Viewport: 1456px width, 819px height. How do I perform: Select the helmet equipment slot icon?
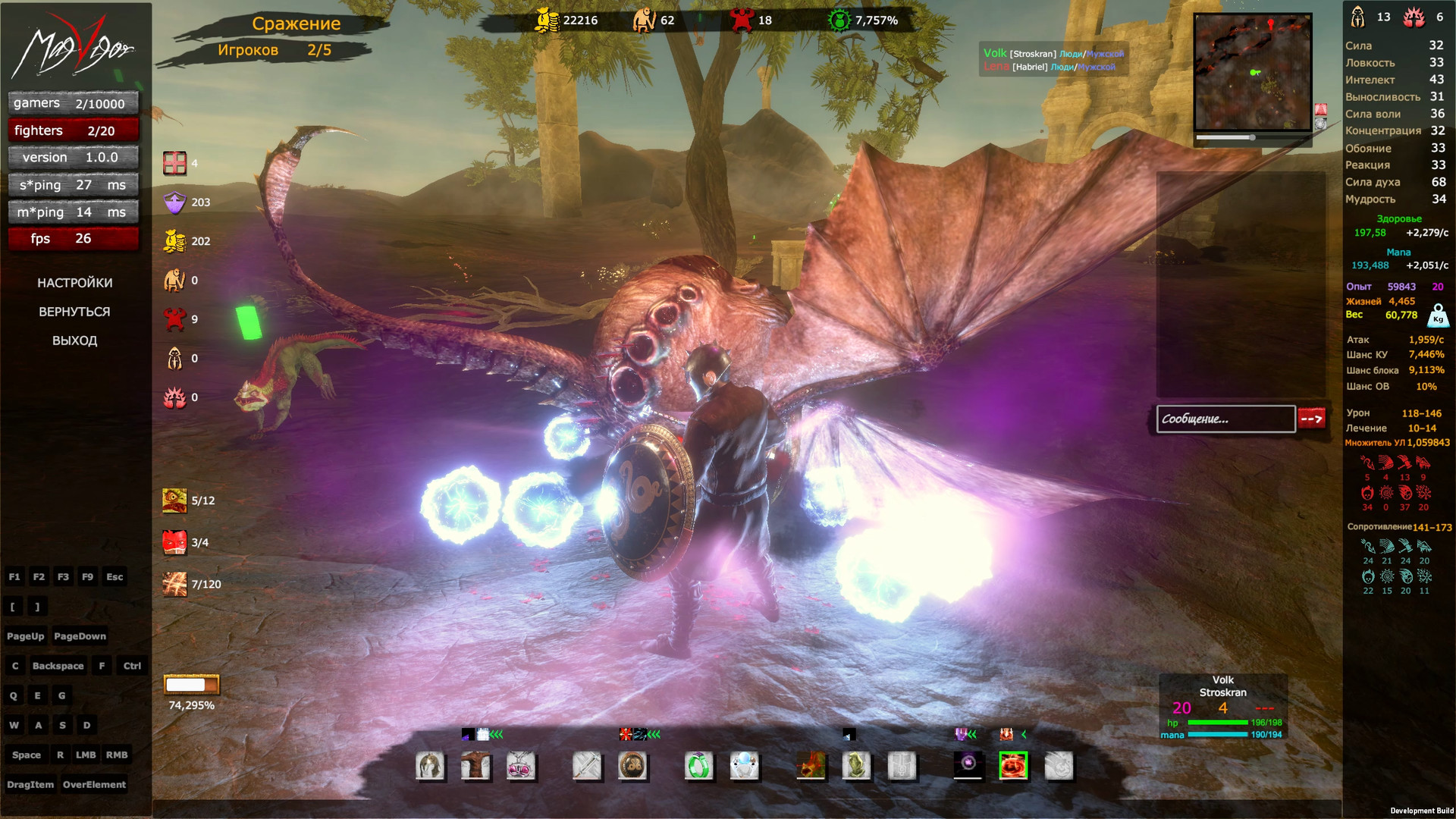429,767
